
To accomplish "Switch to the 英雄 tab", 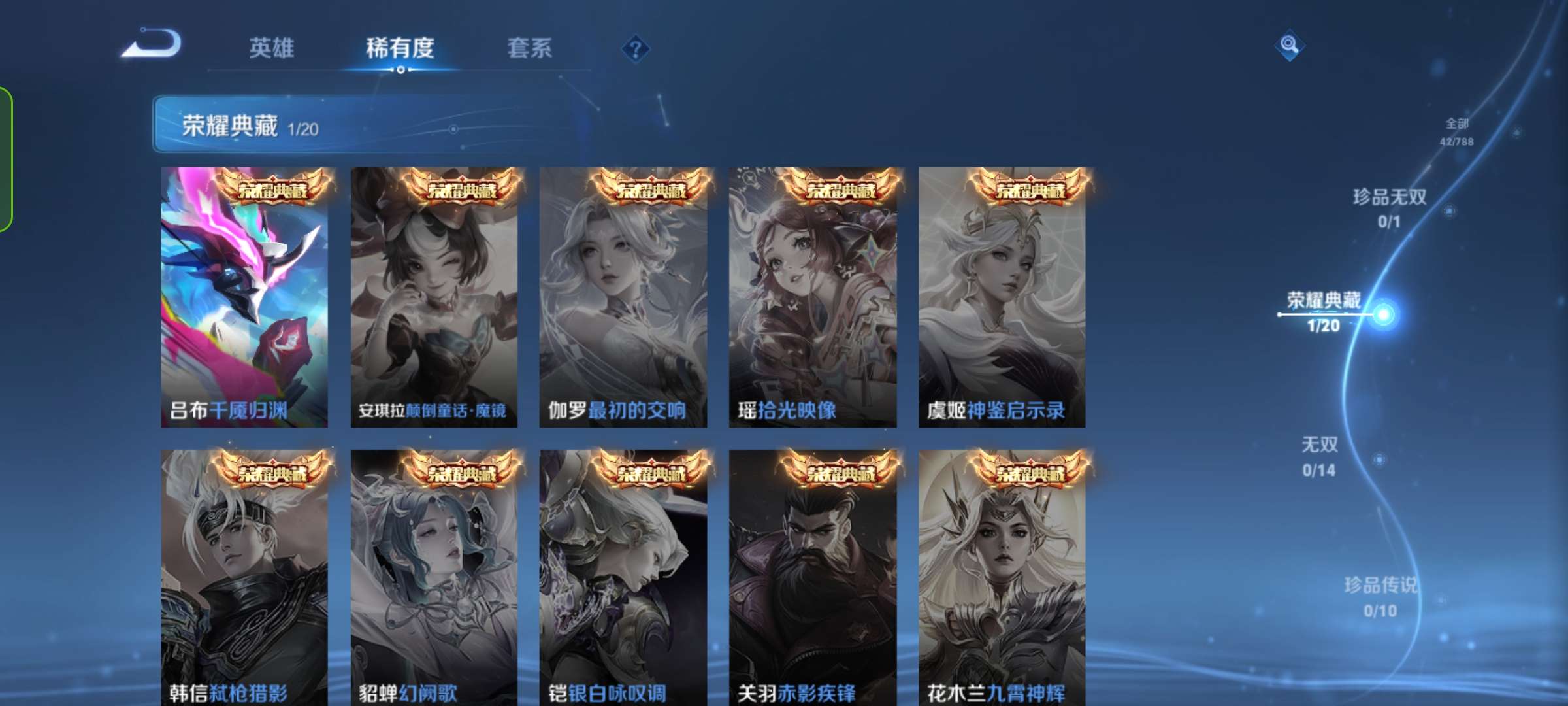I will [272, 48].
